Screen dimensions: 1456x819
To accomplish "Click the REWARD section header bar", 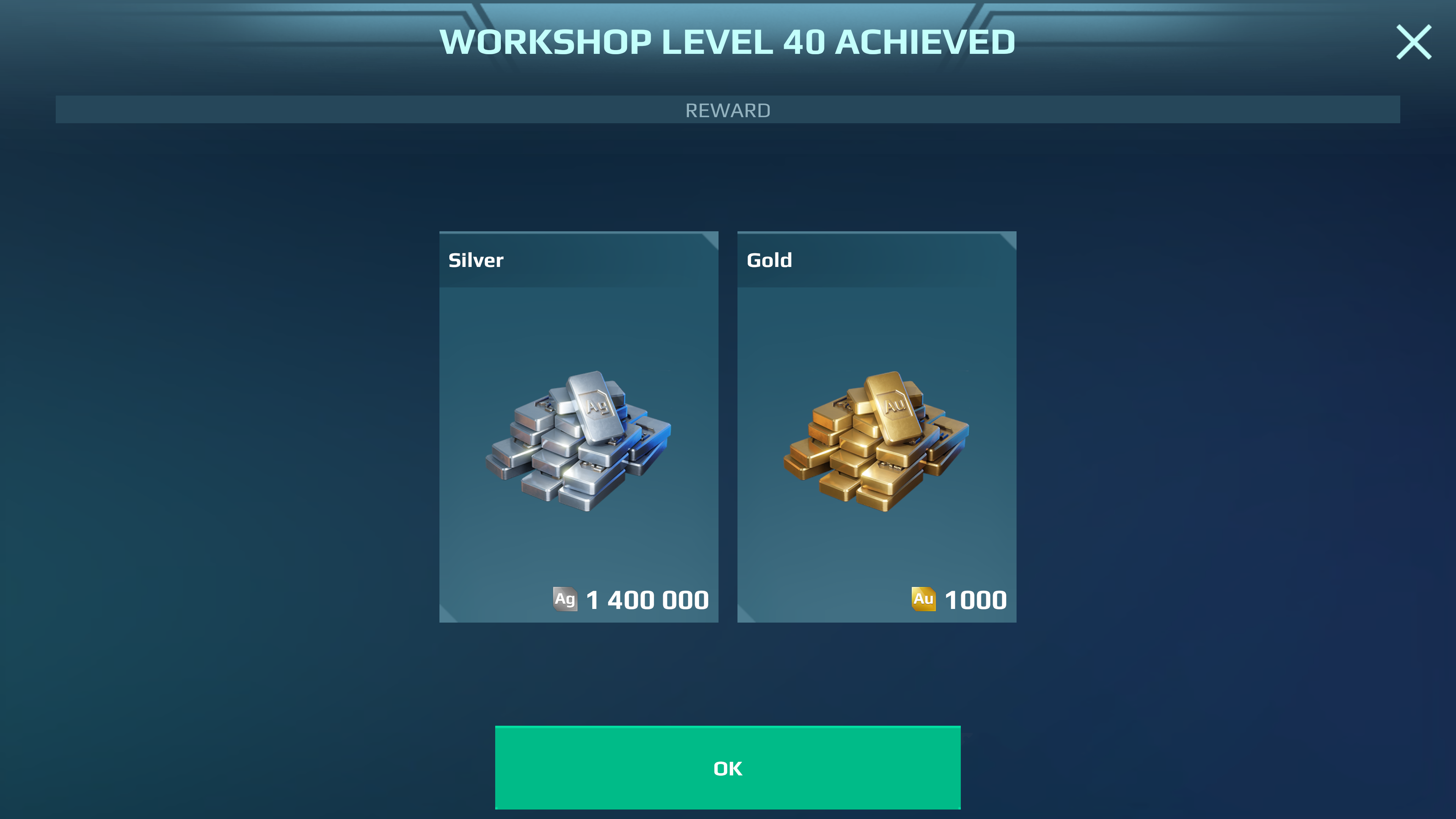I will click(x=728, y=110).
